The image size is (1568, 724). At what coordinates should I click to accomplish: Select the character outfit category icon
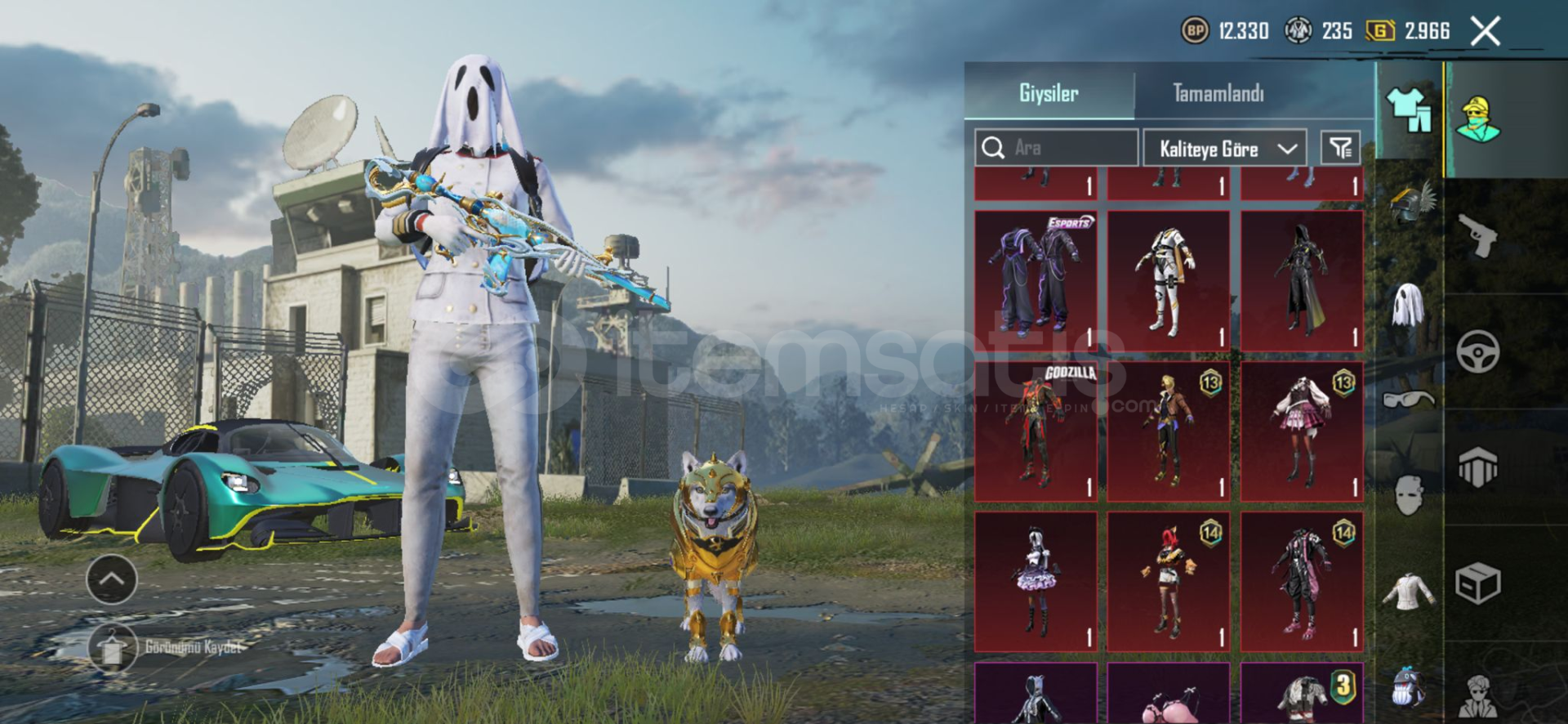[x=1477, y=119]
